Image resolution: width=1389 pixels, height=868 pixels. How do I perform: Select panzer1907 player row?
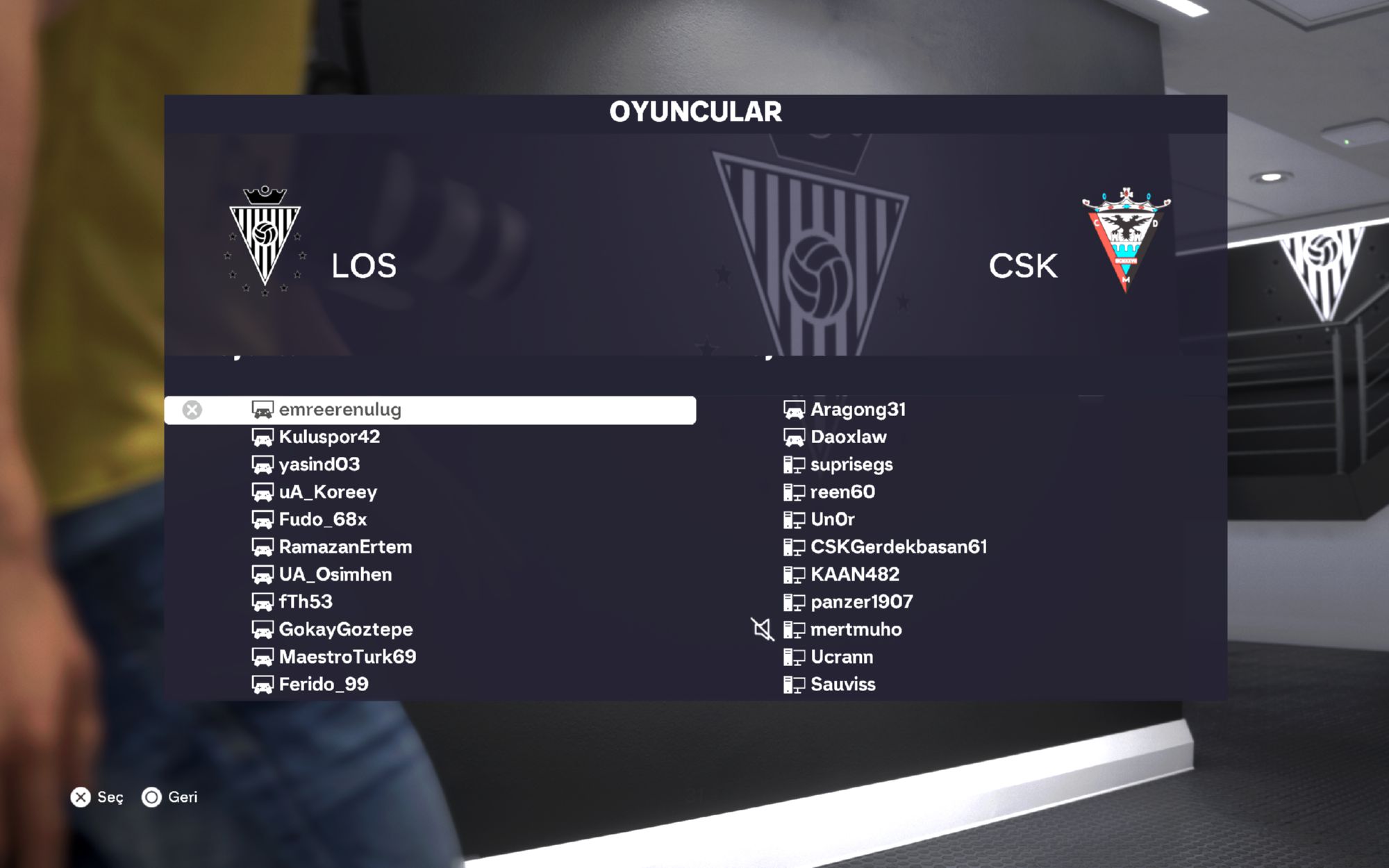click(x=862, y=602)
